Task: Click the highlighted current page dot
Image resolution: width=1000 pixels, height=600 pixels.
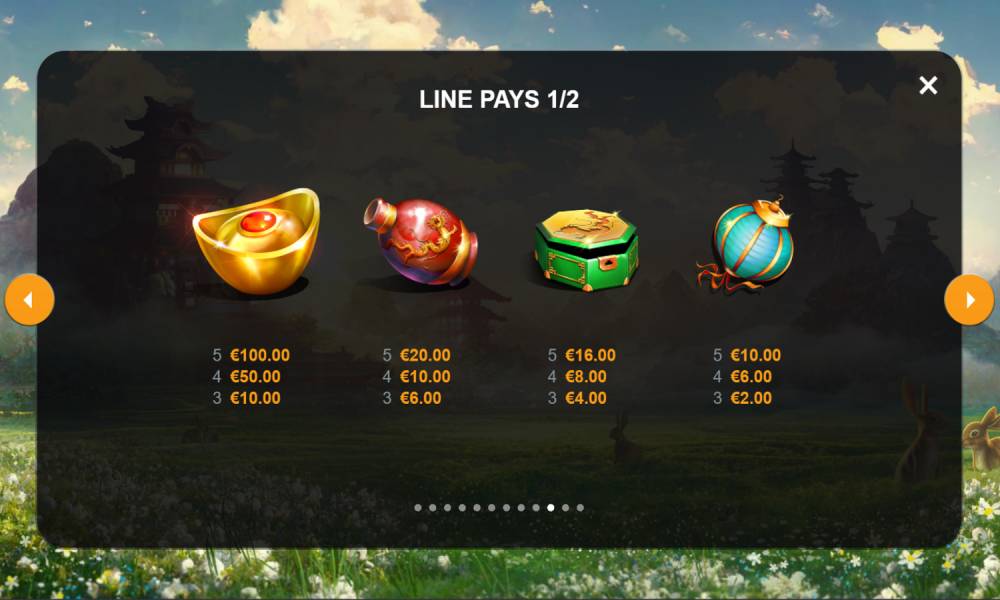Action: click(551, 508)
